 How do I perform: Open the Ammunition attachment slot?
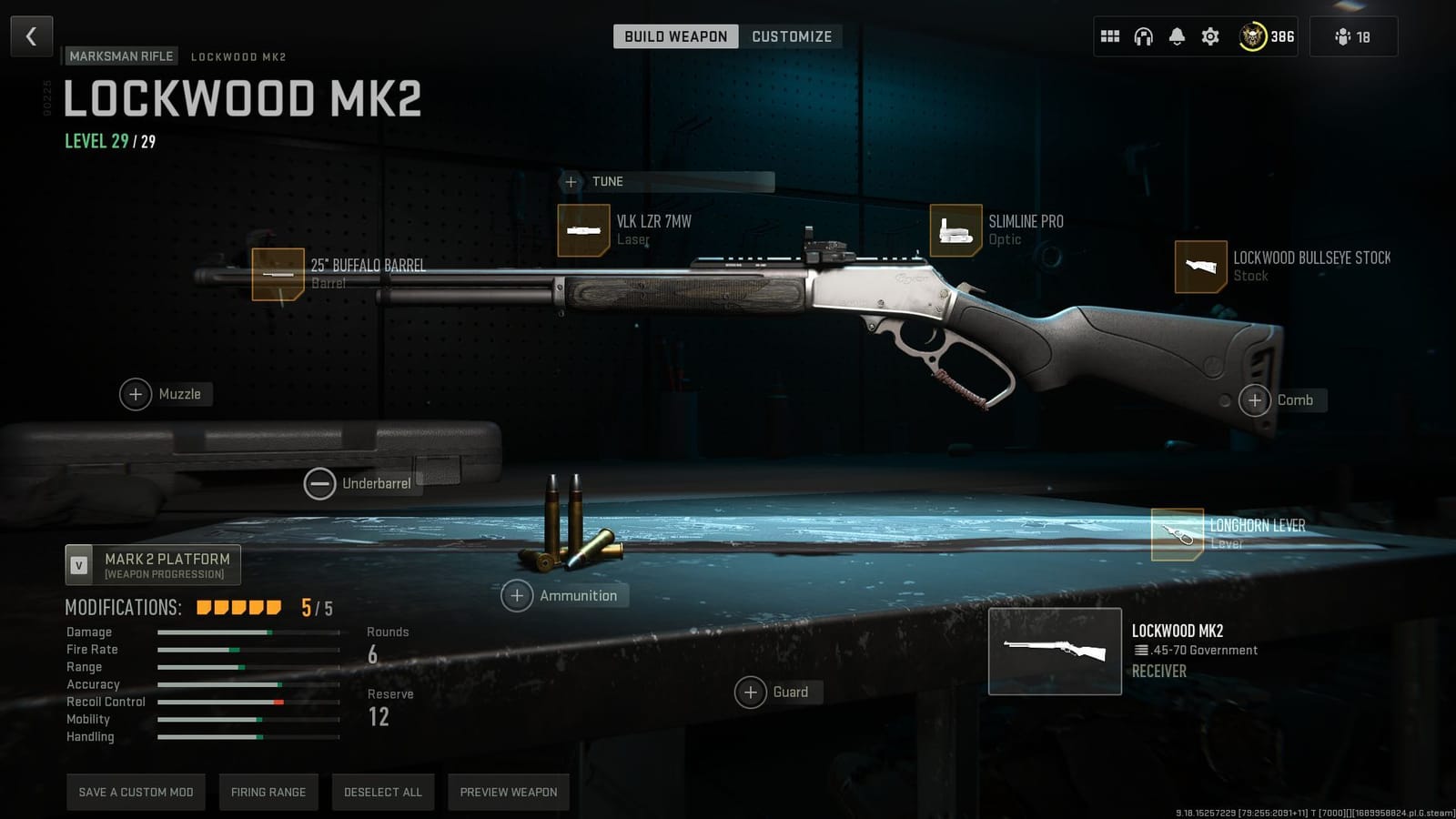tap(517, 595)
